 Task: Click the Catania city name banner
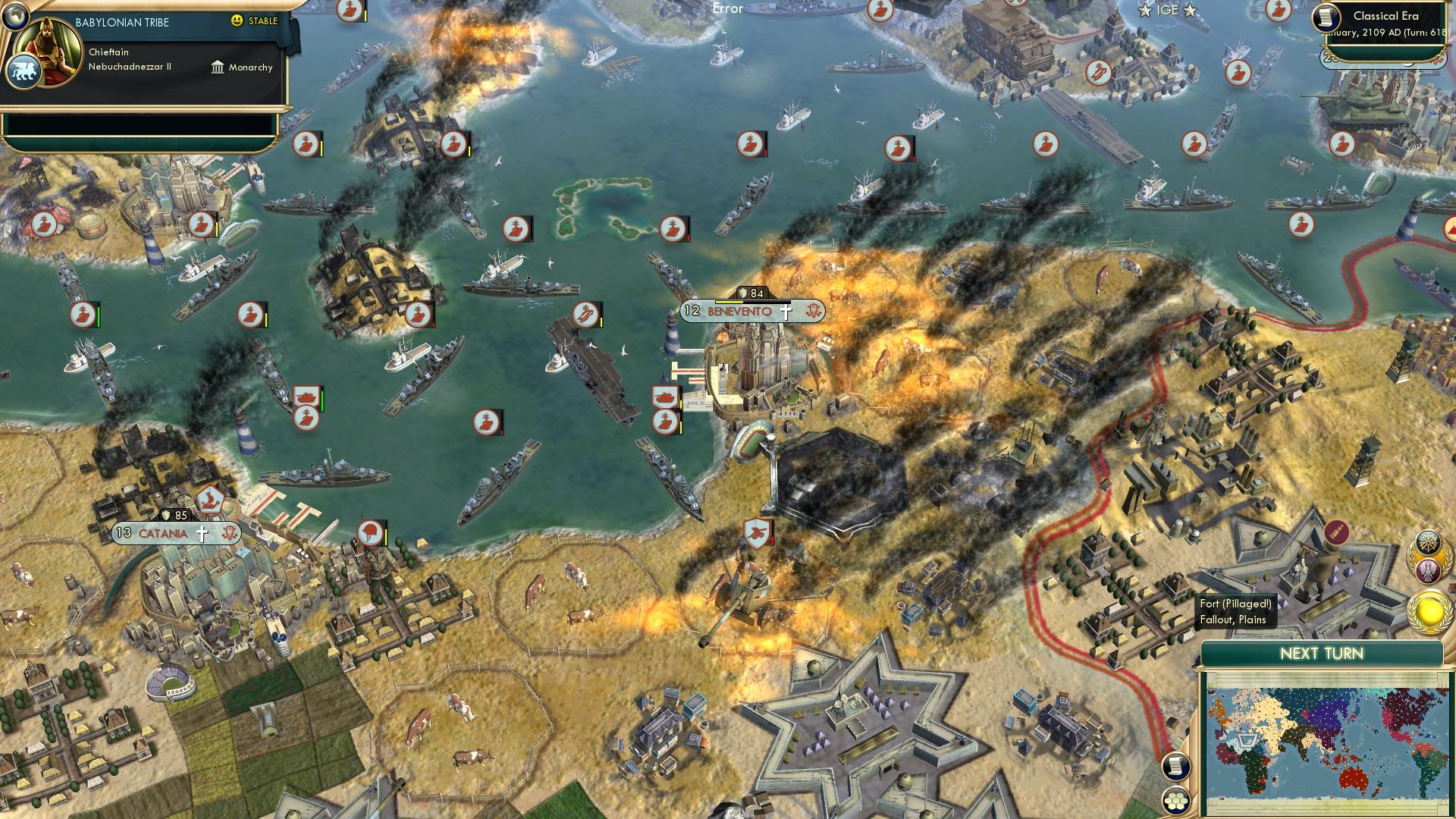coord(162,533)
